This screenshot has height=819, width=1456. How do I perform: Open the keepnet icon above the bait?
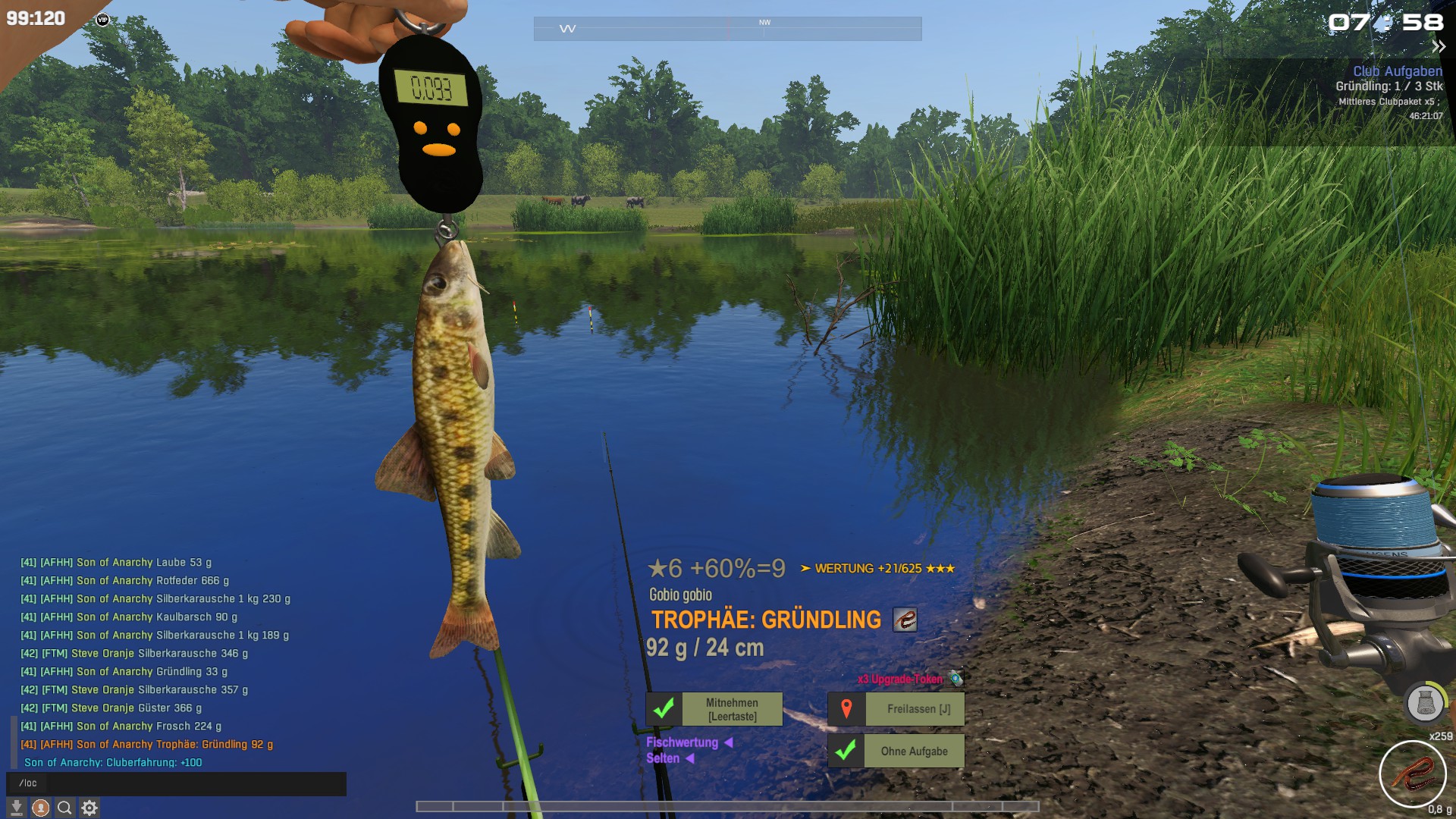[x=1425, y=703]
